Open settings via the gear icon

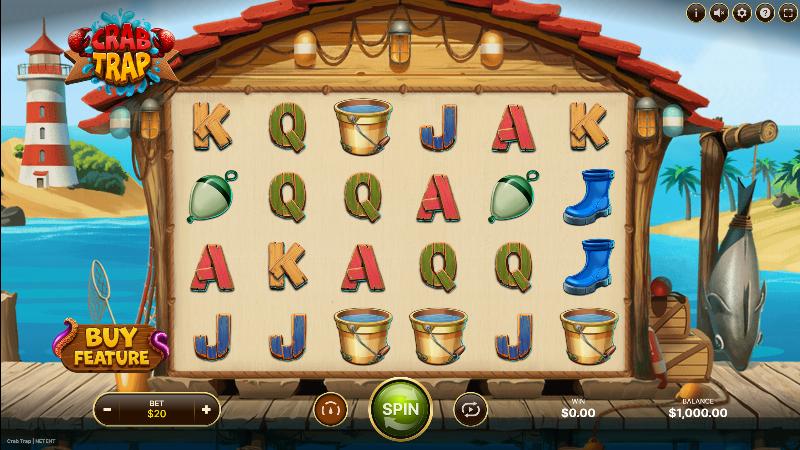click(x=741, y=13)
